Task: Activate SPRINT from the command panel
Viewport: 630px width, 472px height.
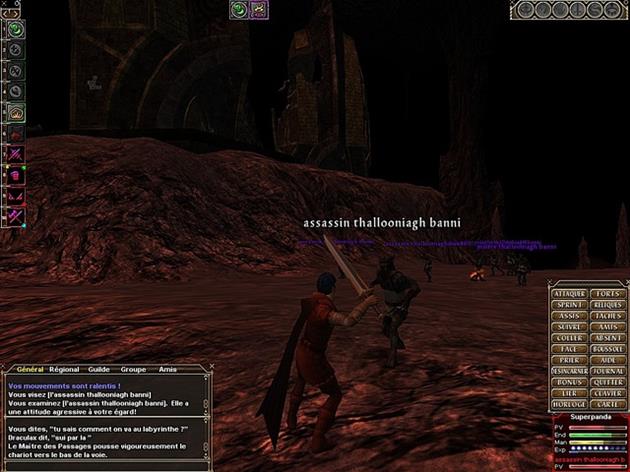Action: 570,304
